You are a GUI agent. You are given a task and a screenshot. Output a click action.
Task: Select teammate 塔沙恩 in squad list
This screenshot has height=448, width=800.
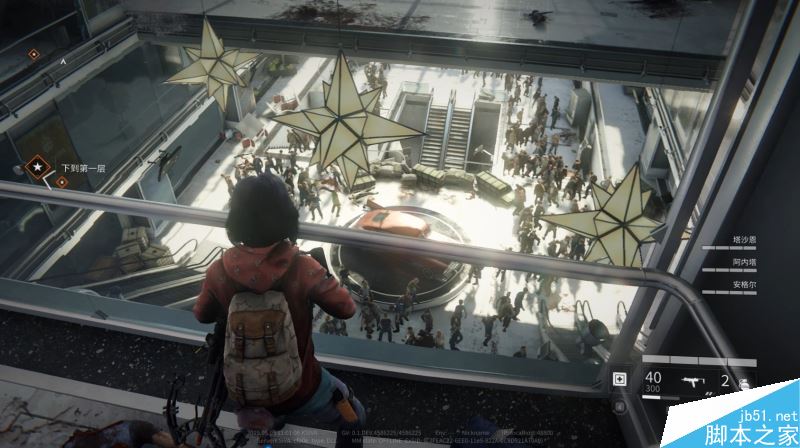[741, 240]
